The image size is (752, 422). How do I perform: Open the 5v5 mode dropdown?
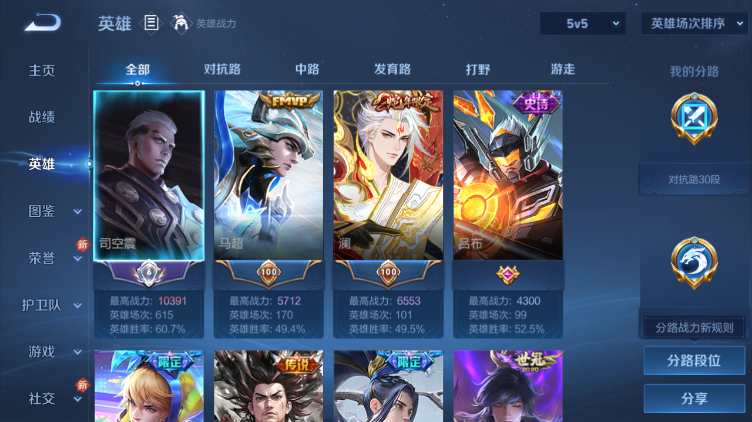point(583,23)
